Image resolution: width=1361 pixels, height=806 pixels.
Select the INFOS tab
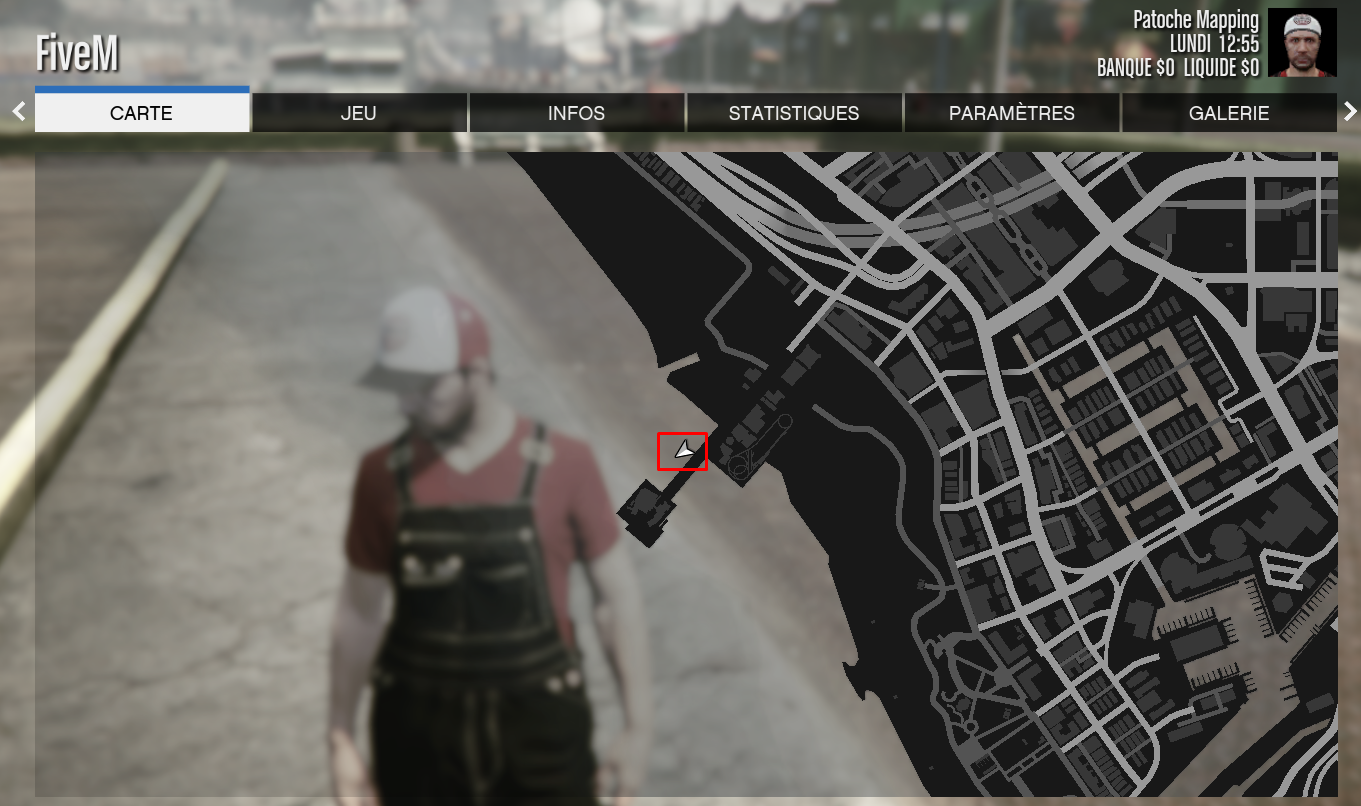tap(576, 113)
